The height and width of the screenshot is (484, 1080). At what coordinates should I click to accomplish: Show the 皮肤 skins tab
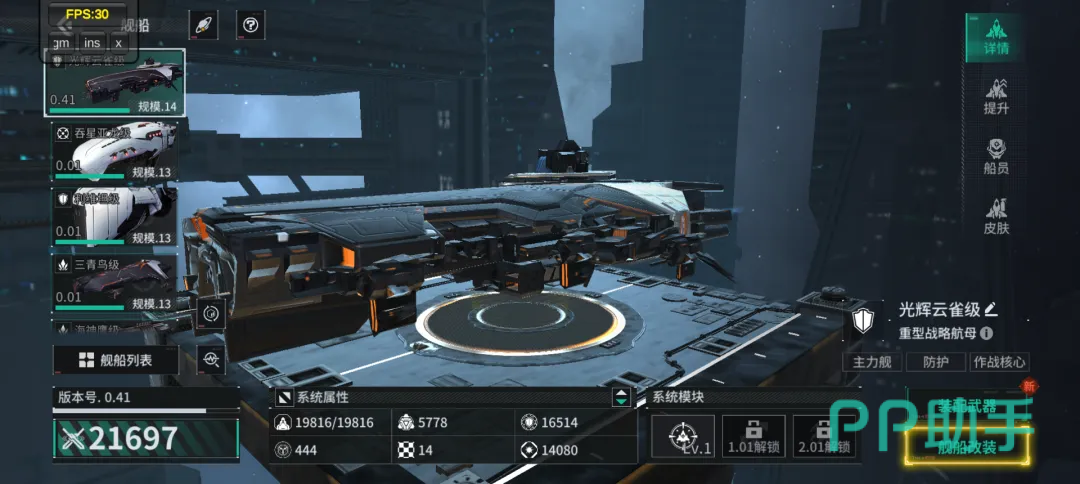[x=996, y=217]
